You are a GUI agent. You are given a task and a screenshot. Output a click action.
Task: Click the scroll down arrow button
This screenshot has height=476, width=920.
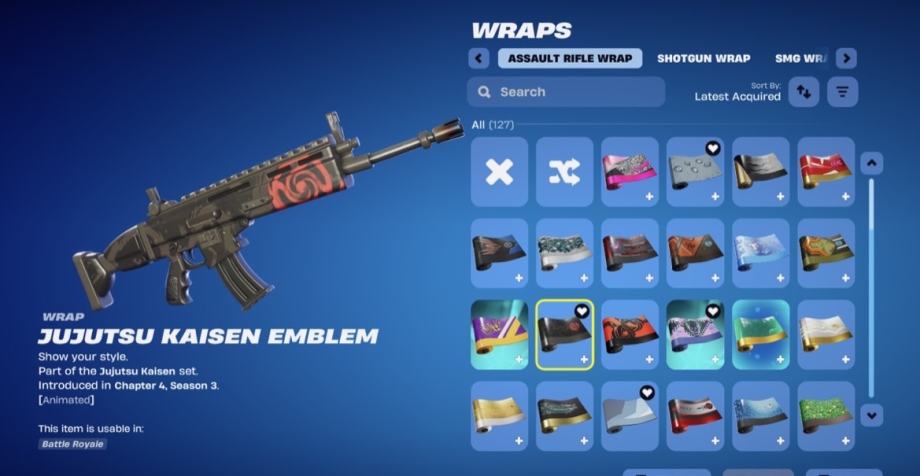(x=871, y=413)
